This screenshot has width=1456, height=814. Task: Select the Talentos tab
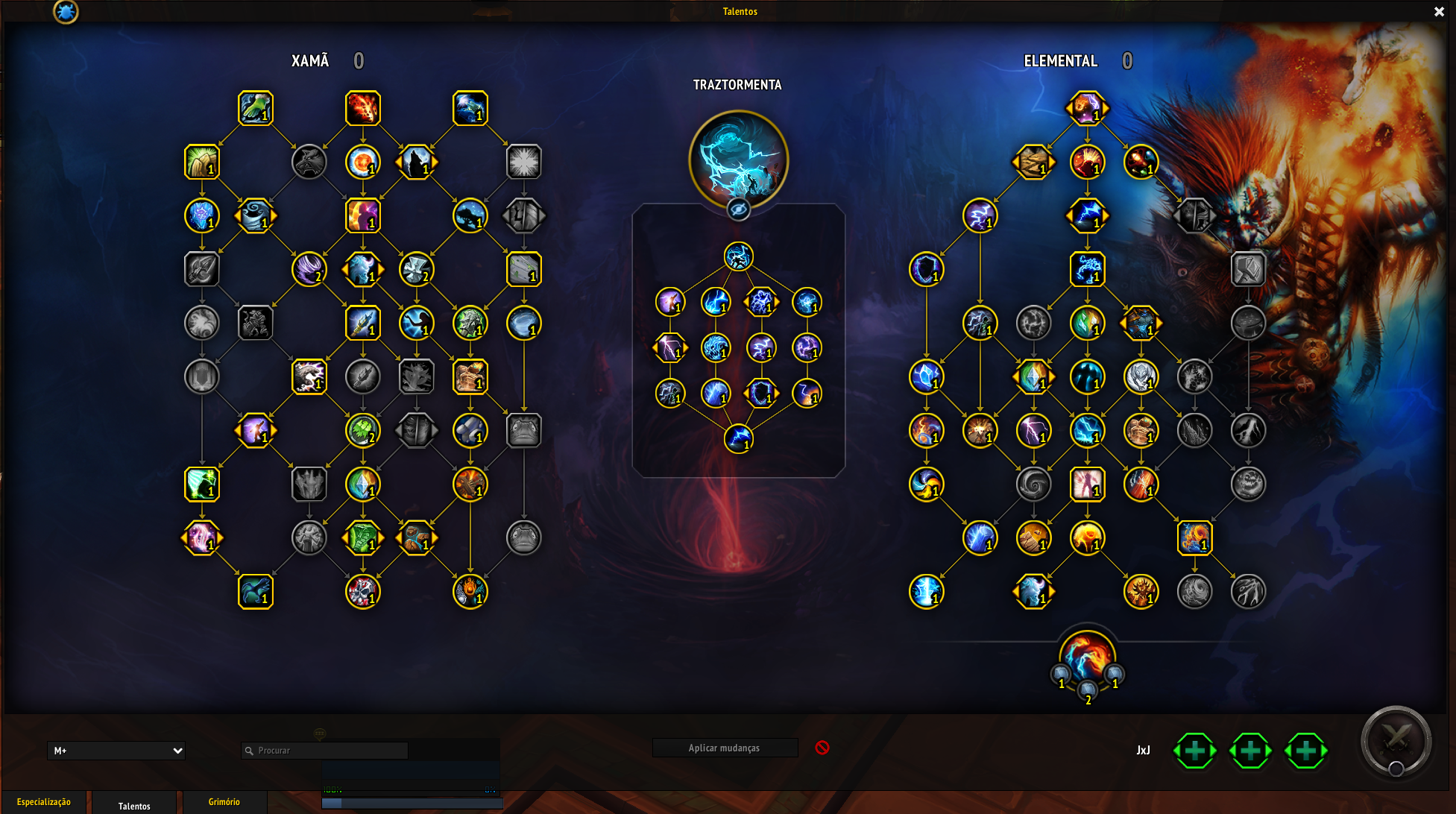pyautogui.click(x=134, y=805)
